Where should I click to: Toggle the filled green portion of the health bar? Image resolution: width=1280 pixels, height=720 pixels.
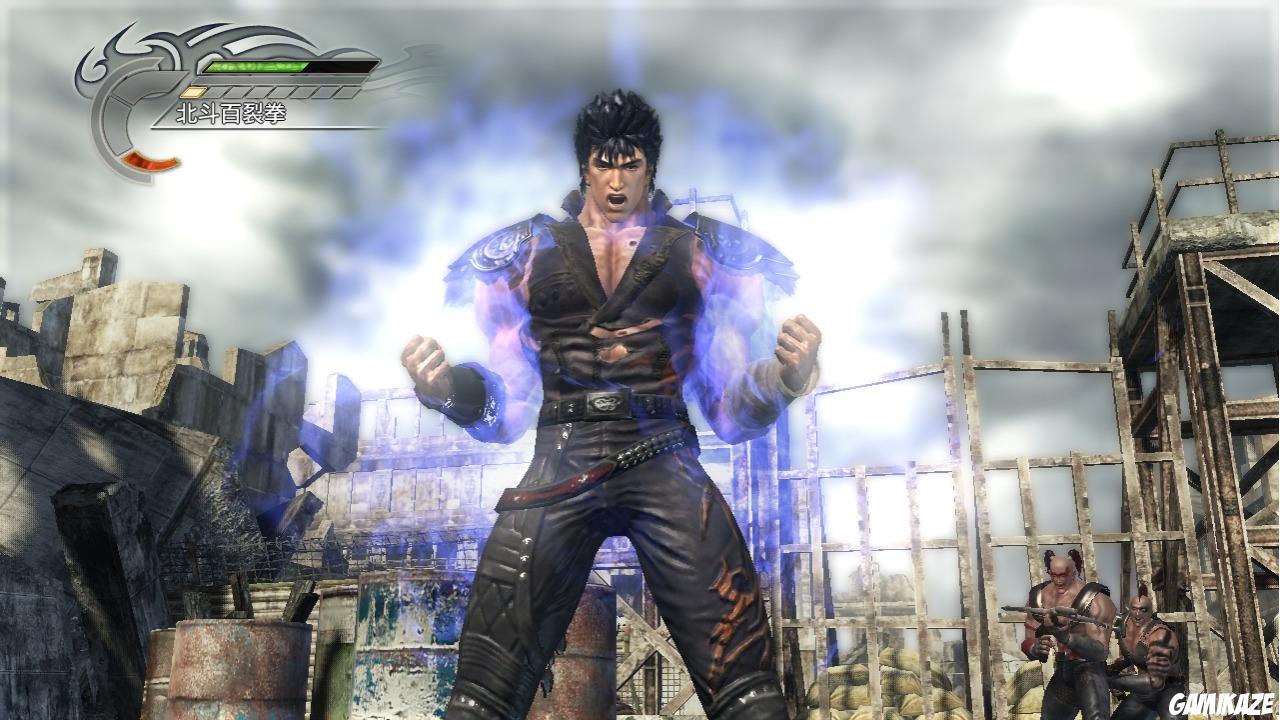point(250,67)
